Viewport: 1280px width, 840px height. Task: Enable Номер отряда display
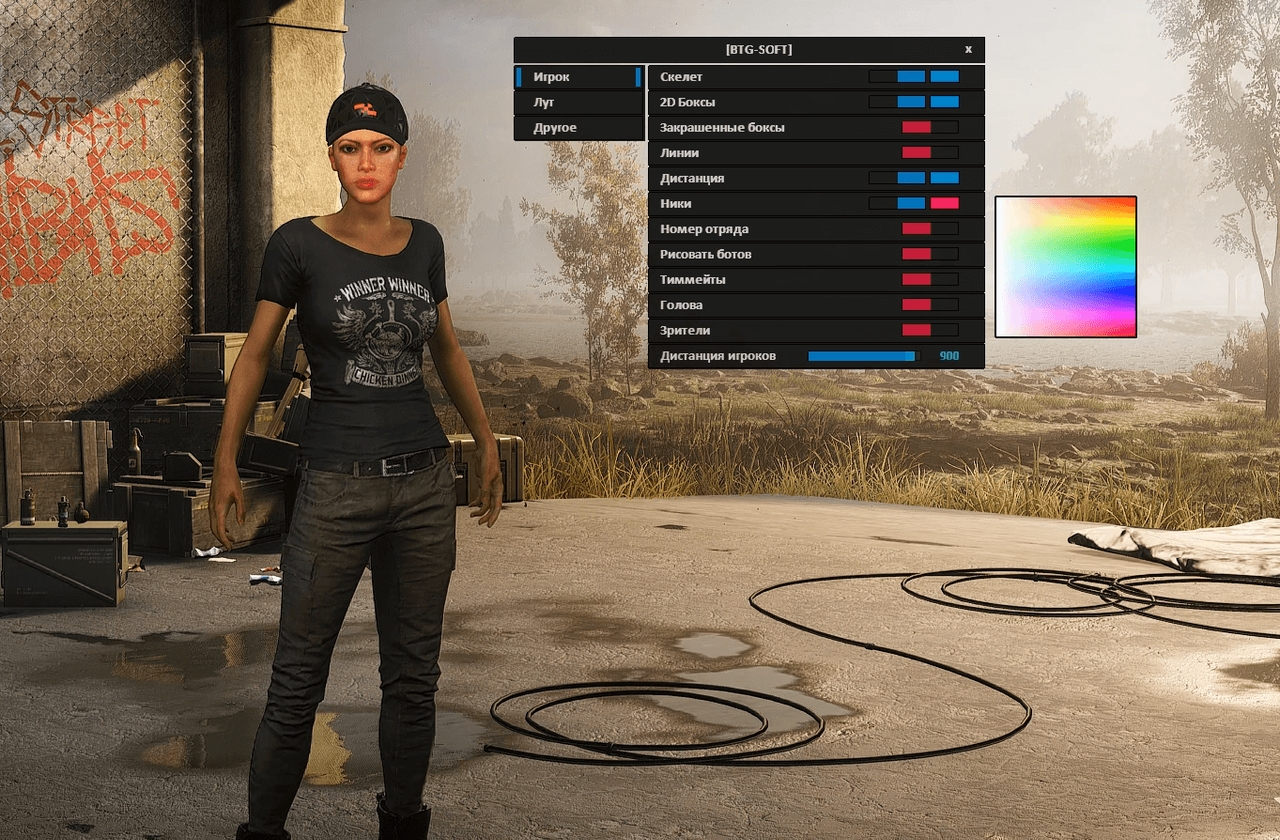915,228
